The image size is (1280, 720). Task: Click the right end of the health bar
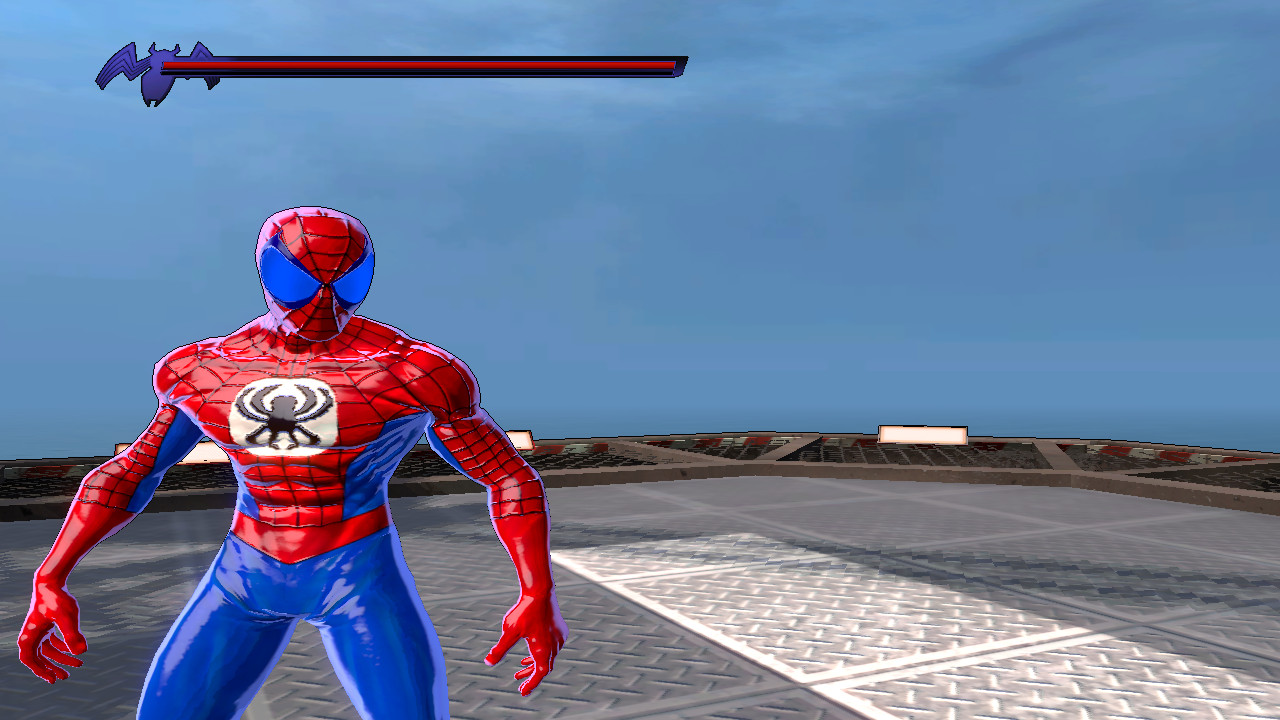tap(670, 63)
